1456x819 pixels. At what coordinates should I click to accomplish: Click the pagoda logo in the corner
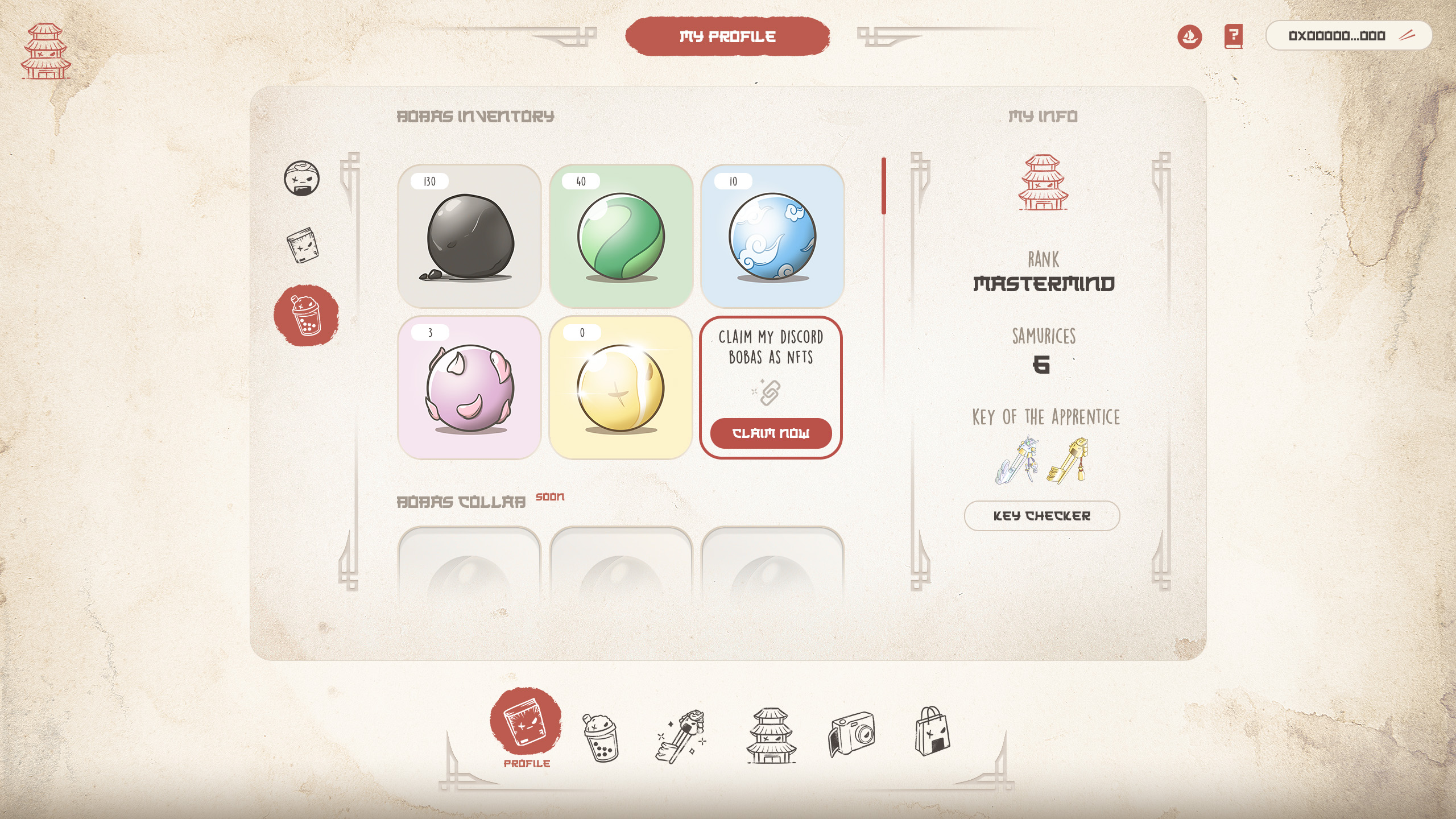46,51
